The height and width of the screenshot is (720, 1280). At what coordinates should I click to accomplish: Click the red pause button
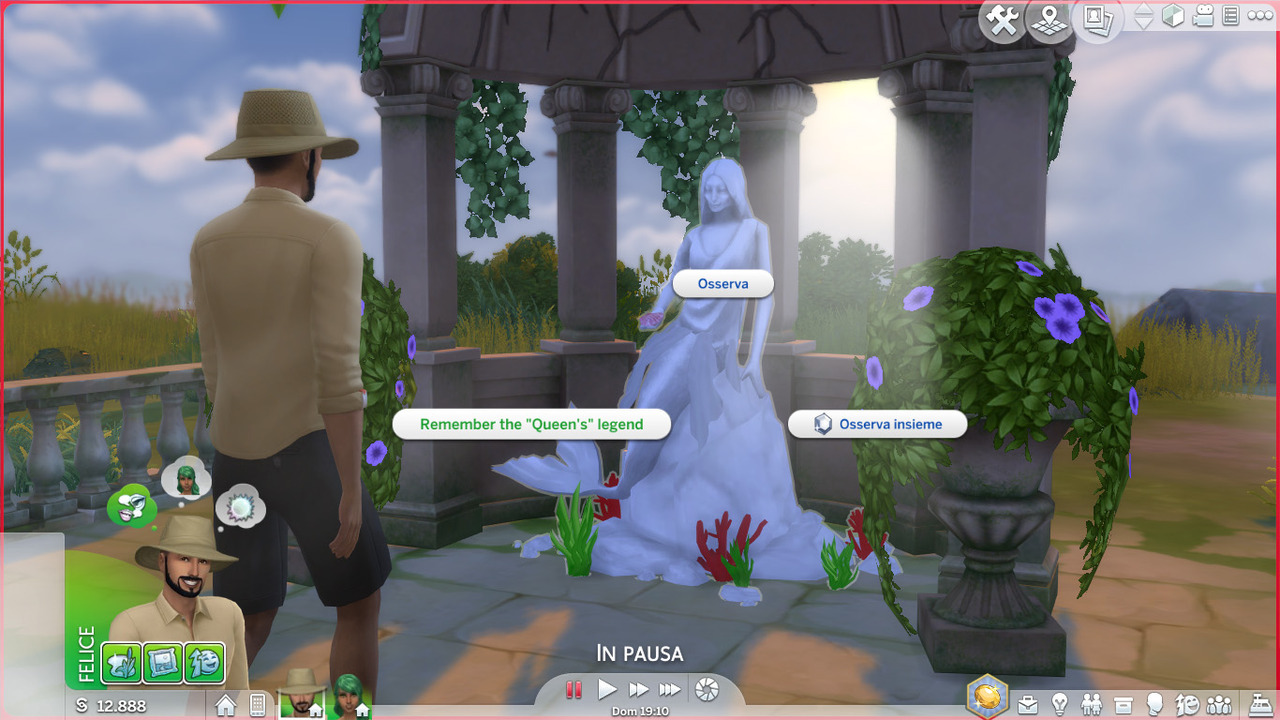[x=574, y=689]
